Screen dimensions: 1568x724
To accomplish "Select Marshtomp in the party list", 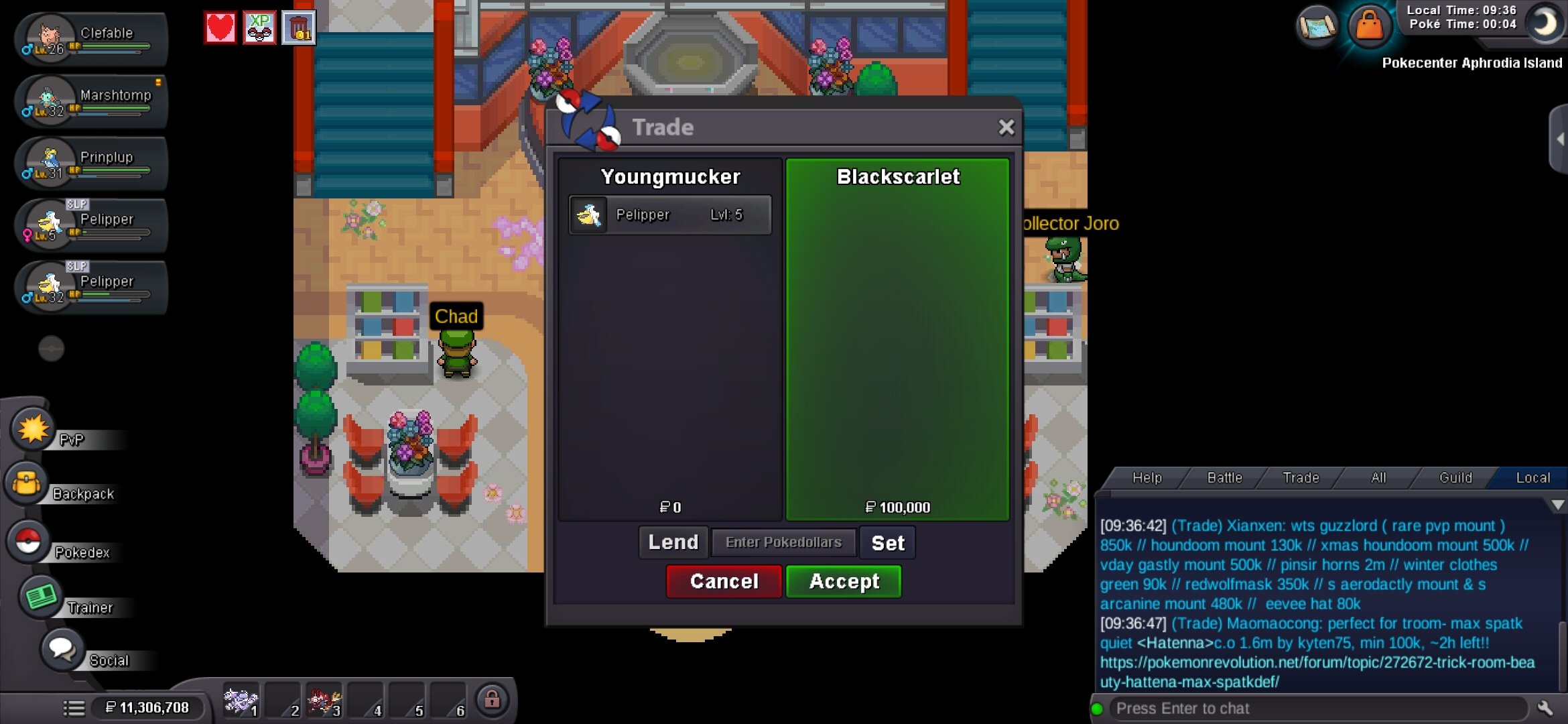I will [90, 101].
